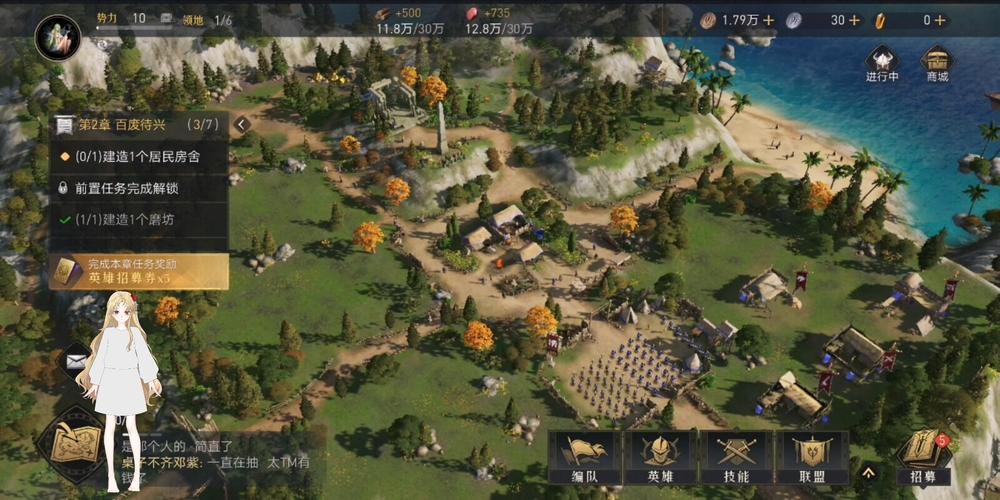Show the 进行中 ongoing activities
This screenshot has height=500, width=1000.
pyautogui.click(x=882, y=63)
